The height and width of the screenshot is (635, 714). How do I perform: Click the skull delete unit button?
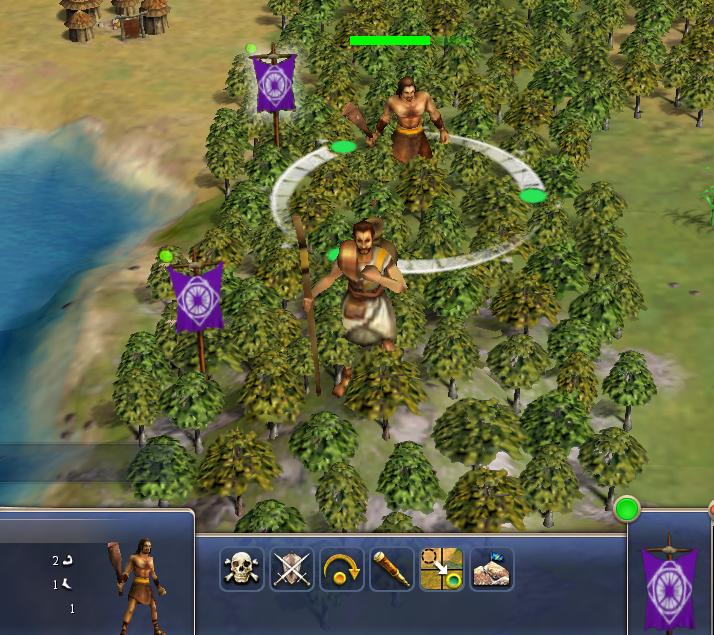coord(242,569)
